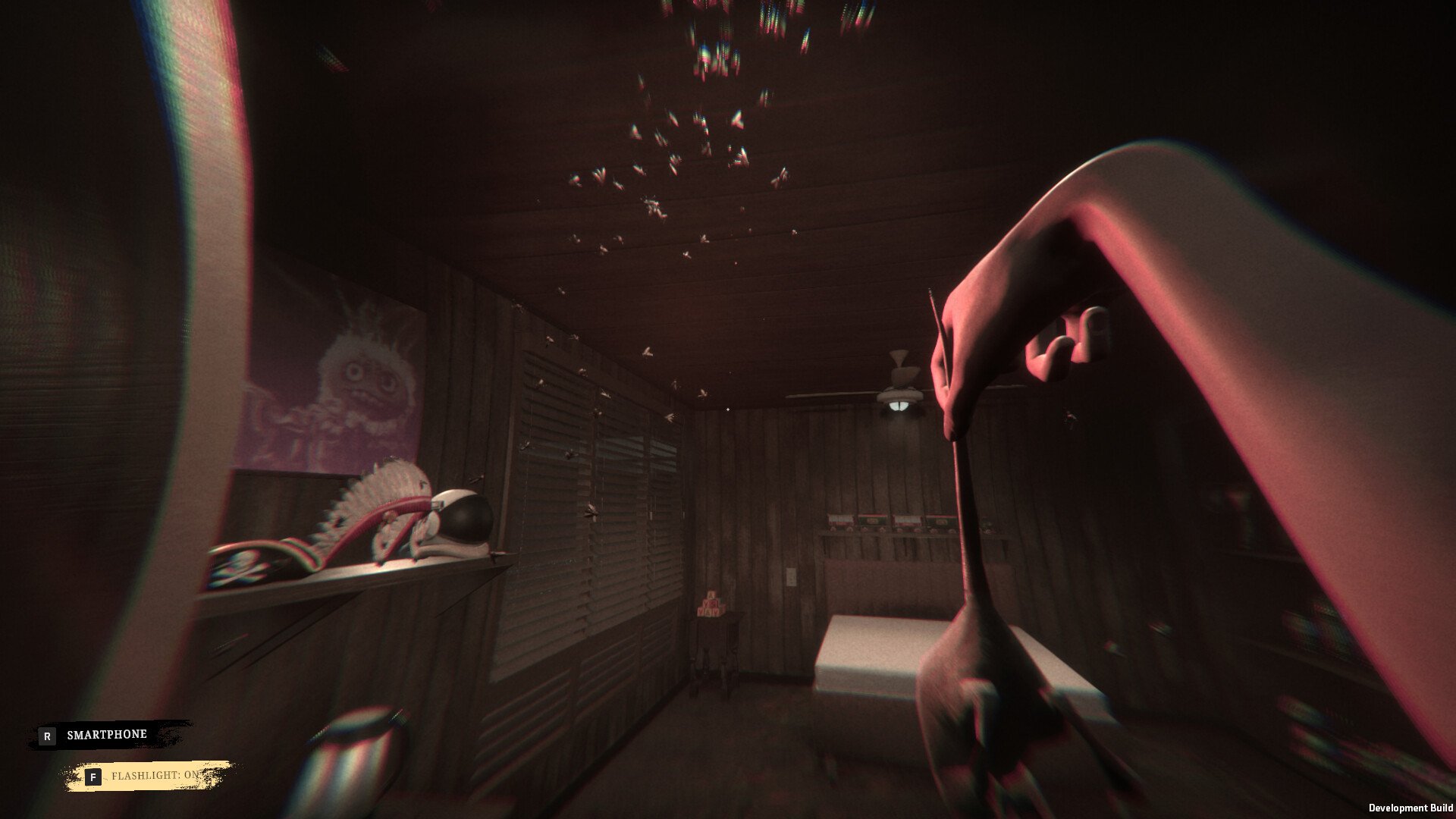Toggle the ceiling fan light

click(899, 406)
